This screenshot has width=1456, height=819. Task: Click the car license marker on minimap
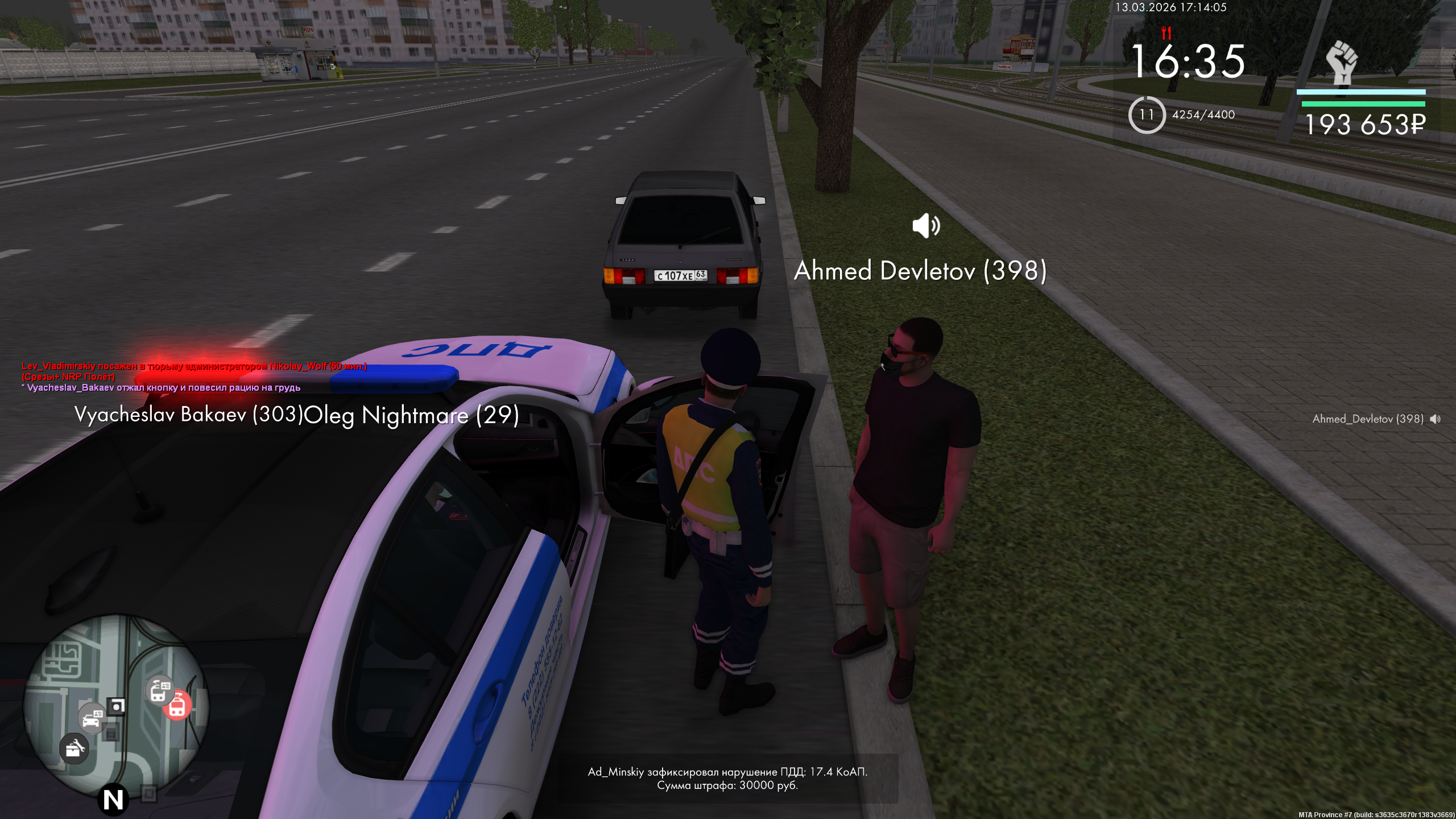coord(92,718)
